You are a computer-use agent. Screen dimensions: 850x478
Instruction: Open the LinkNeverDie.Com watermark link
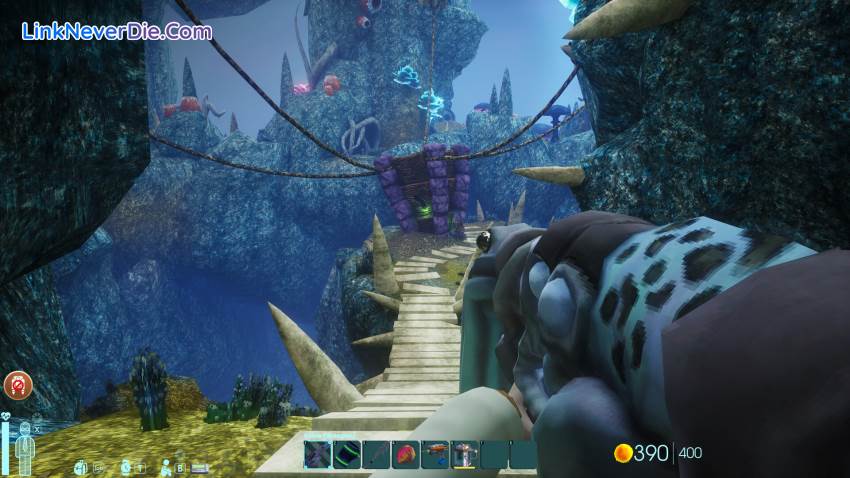(117, 32)
